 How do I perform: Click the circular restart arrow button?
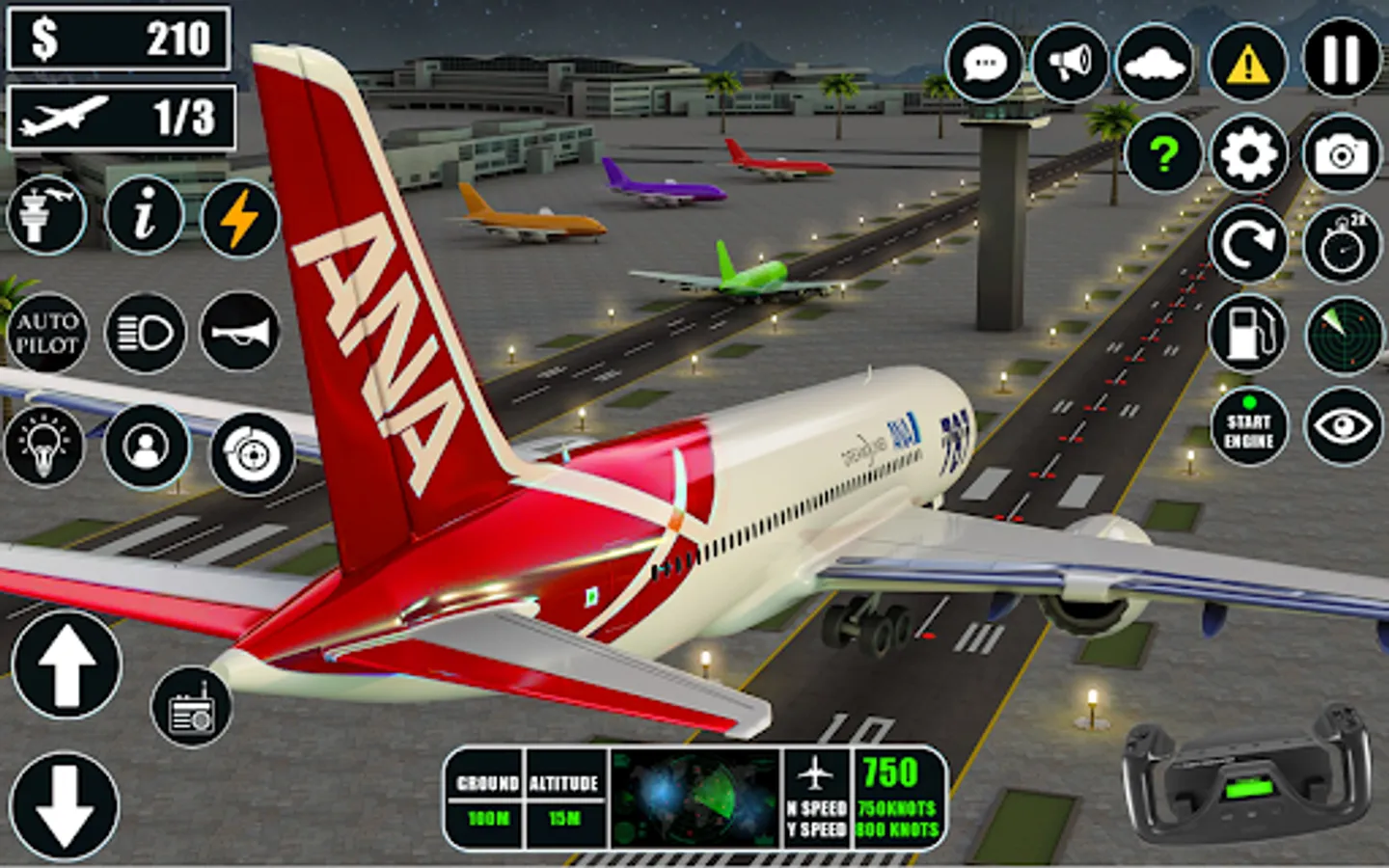(x=1248, y=244)
